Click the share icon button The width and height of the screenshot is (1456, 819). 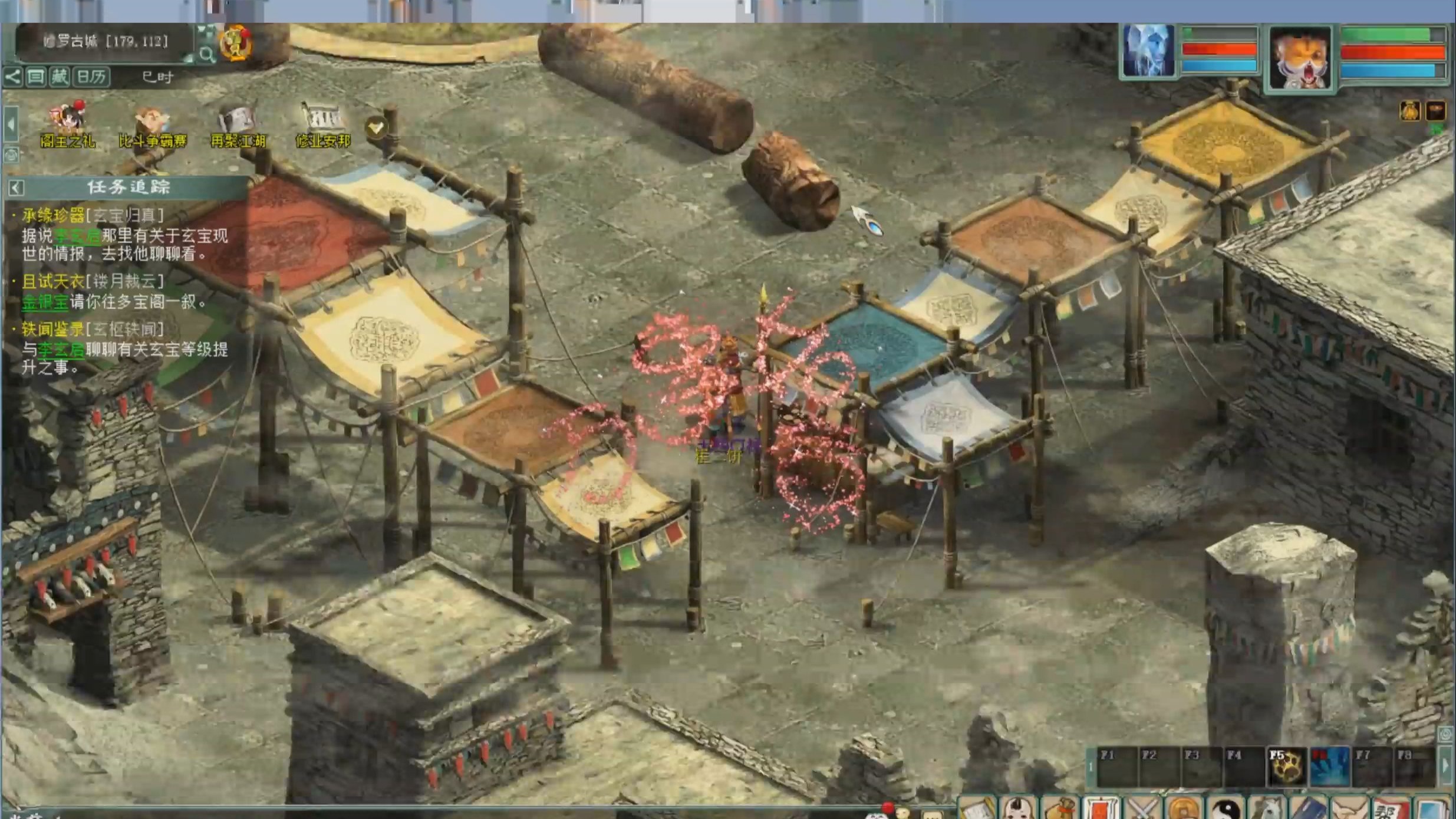(12, 77)
